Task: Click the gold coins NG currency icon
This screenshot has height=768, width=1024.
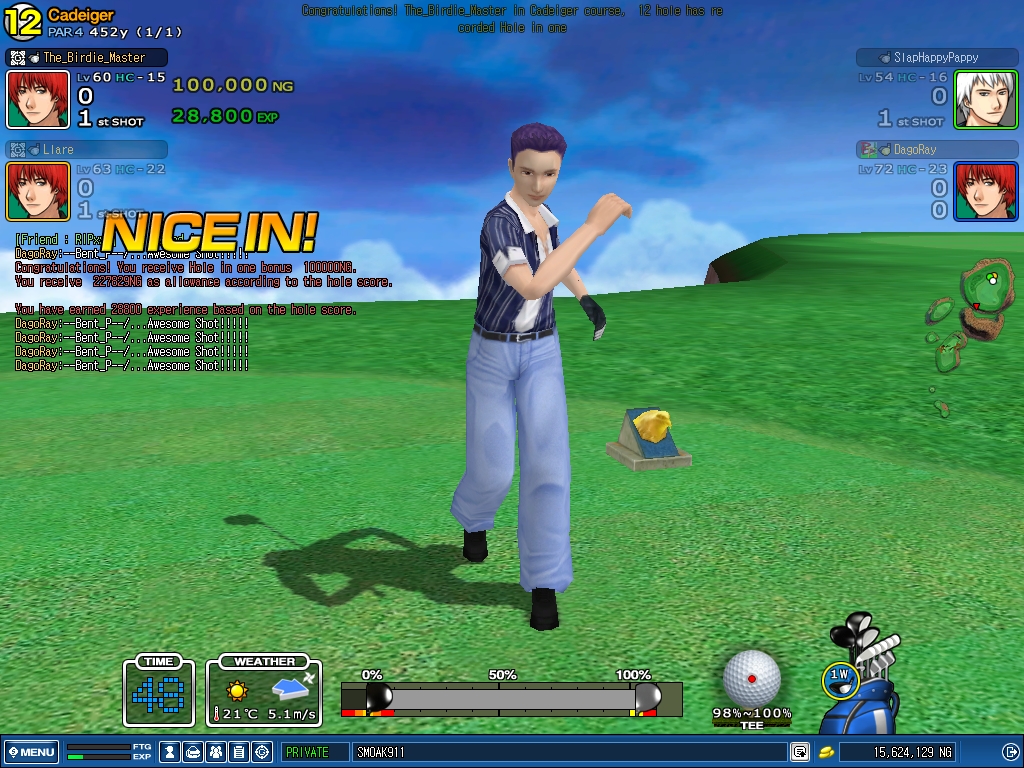Action: (x=826, y=752)
